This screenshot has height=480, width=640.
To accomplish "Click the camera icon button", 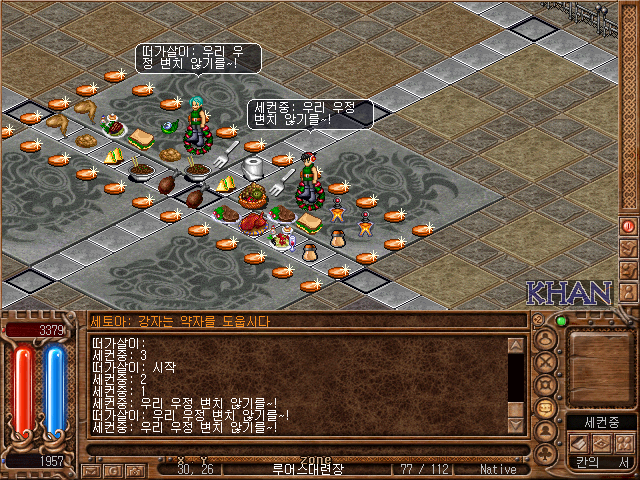I will pos(133,468).
